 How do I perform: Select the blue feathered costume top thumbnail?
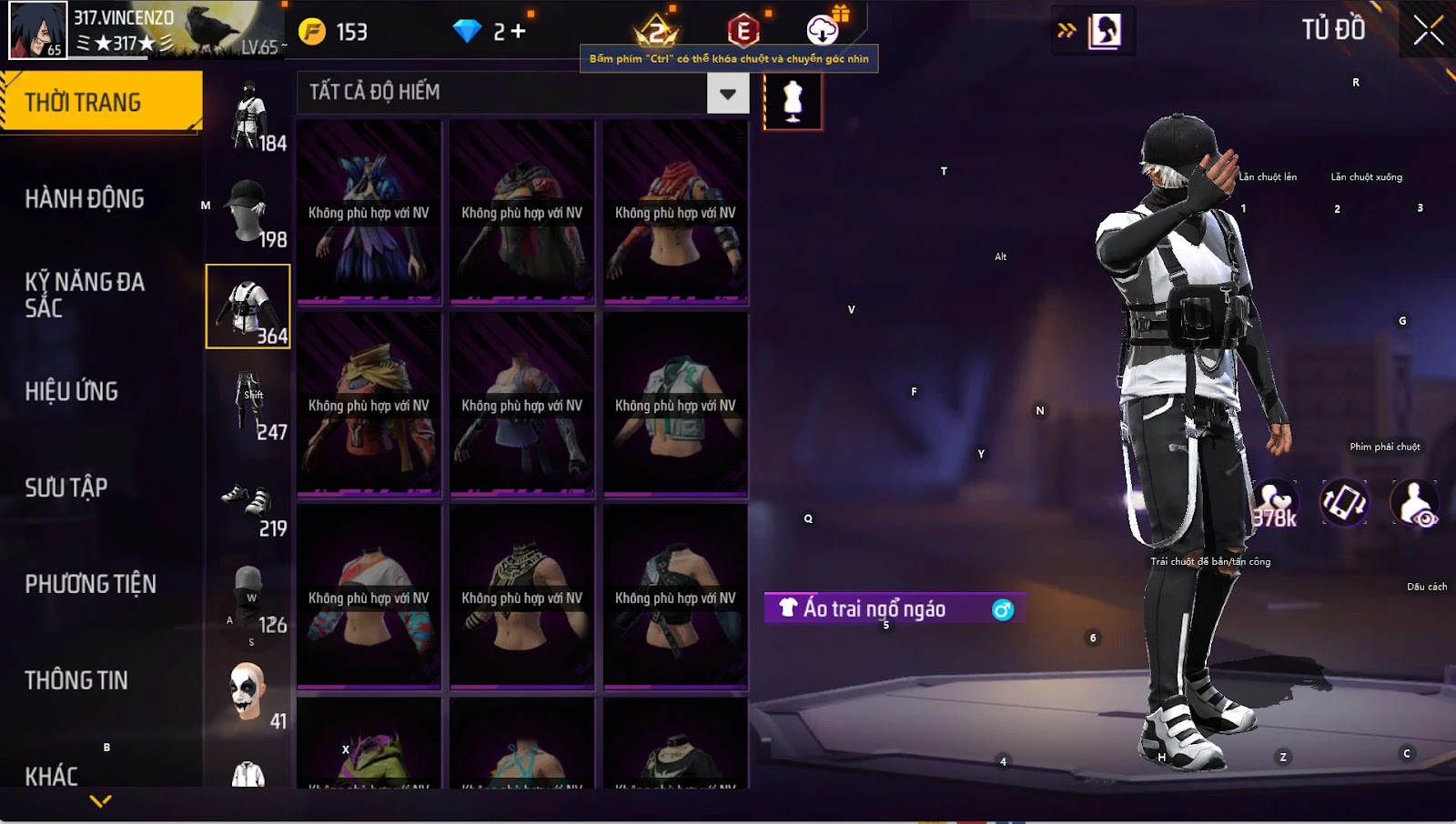pos(369,212)
